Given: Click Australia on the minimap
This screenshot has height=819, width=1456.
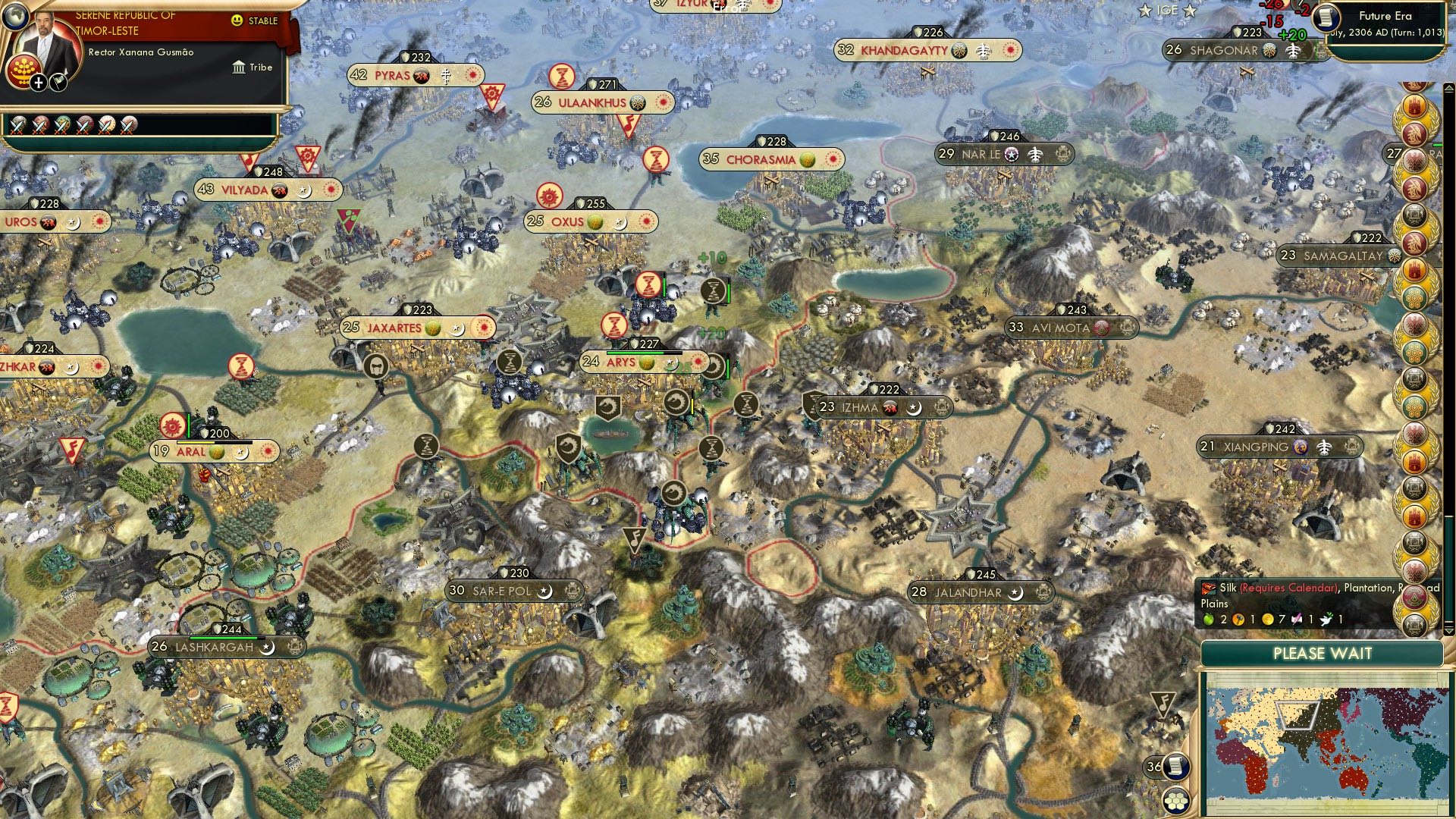Looking at the screenshot, I should point(1354,779).
